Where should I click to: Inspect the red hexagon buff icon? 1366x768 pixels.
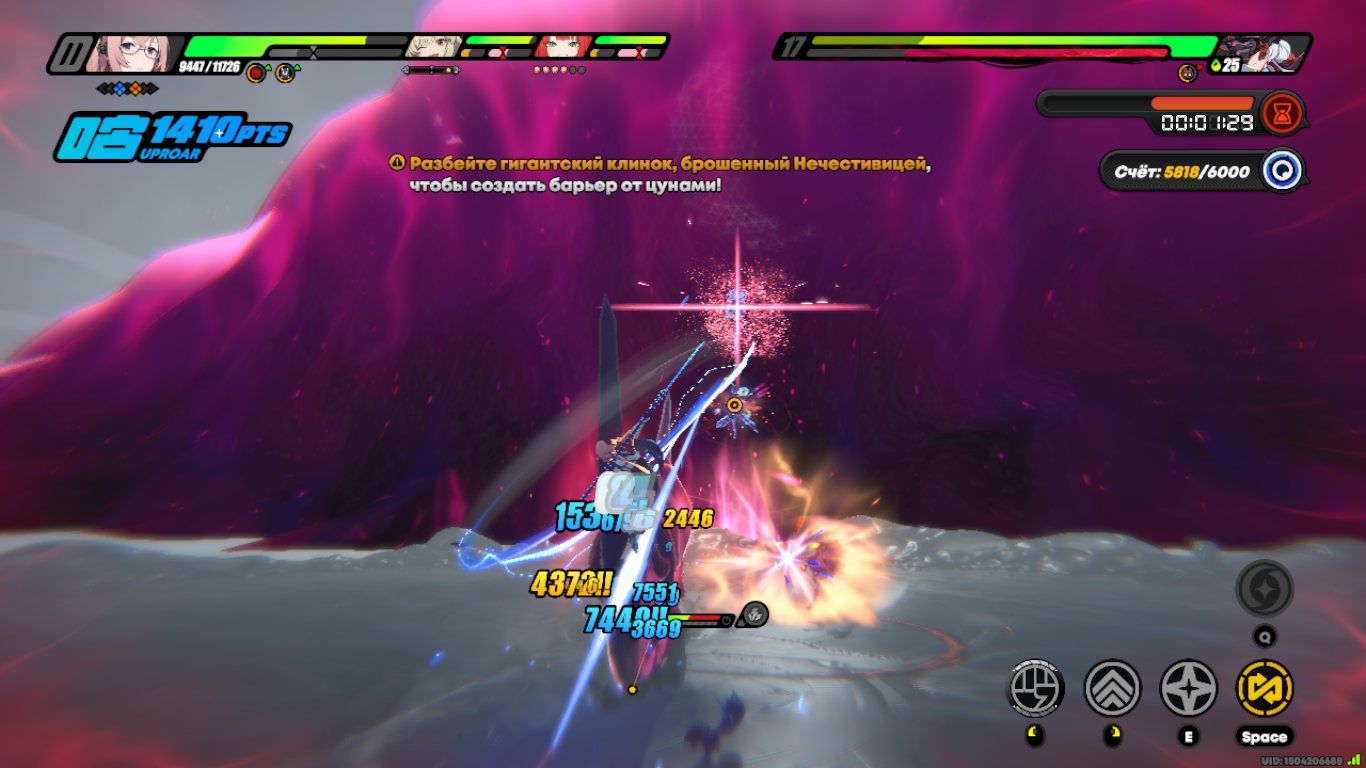click(256, 72)
